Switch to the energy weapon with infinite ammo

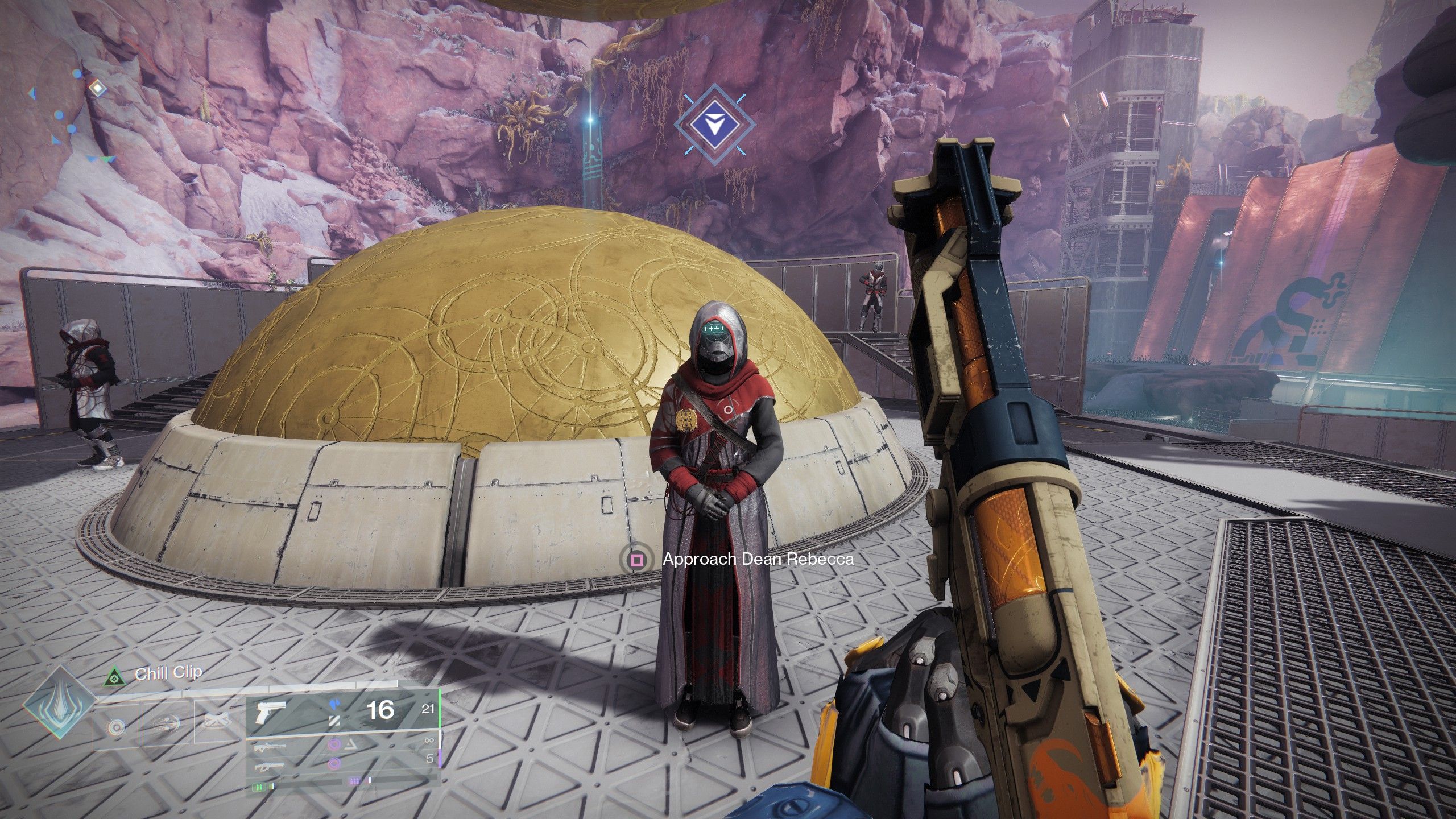[x=341, y=743]
